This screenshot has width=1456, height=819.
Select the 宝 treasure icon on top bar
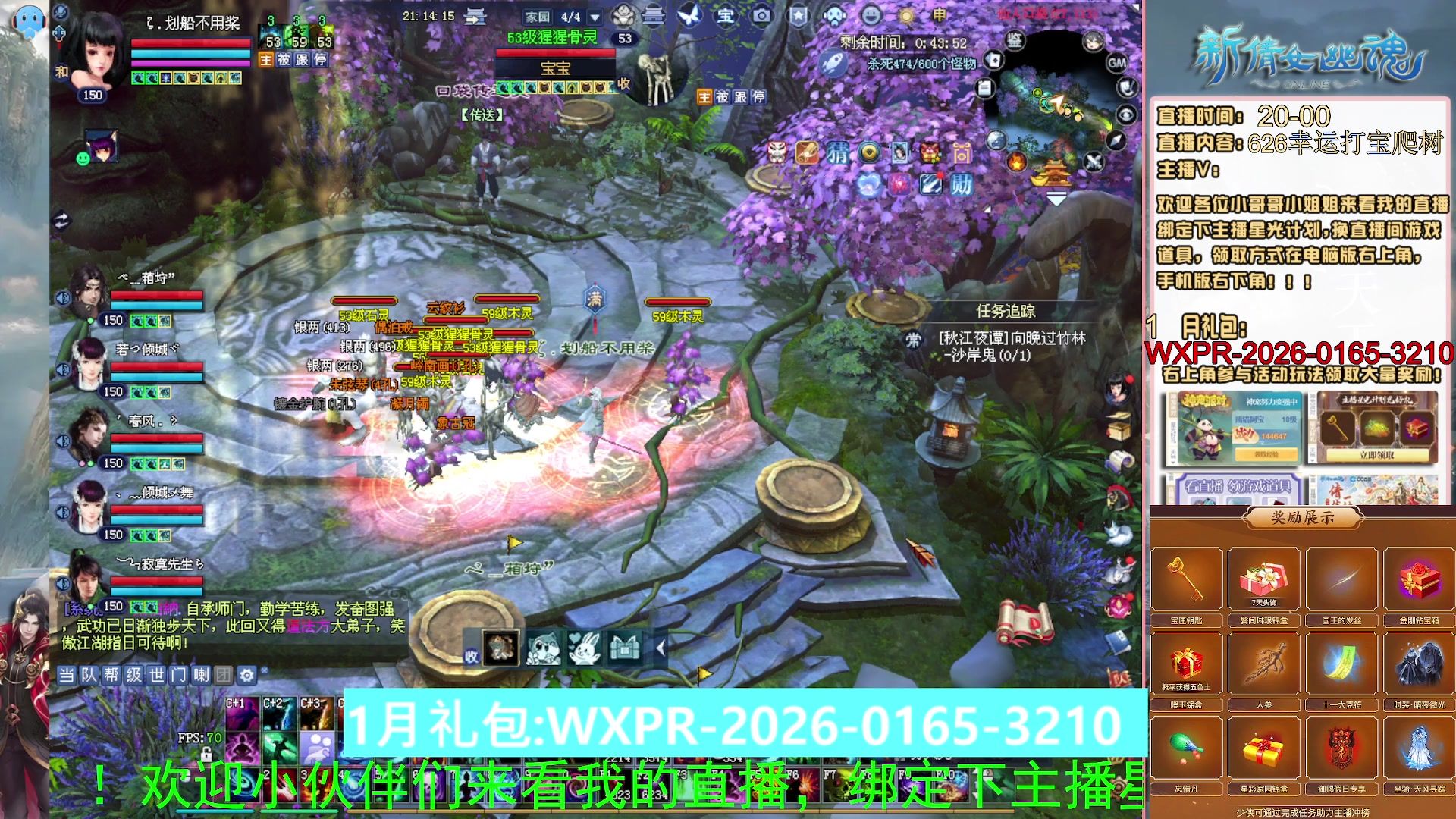coord(724,17)
